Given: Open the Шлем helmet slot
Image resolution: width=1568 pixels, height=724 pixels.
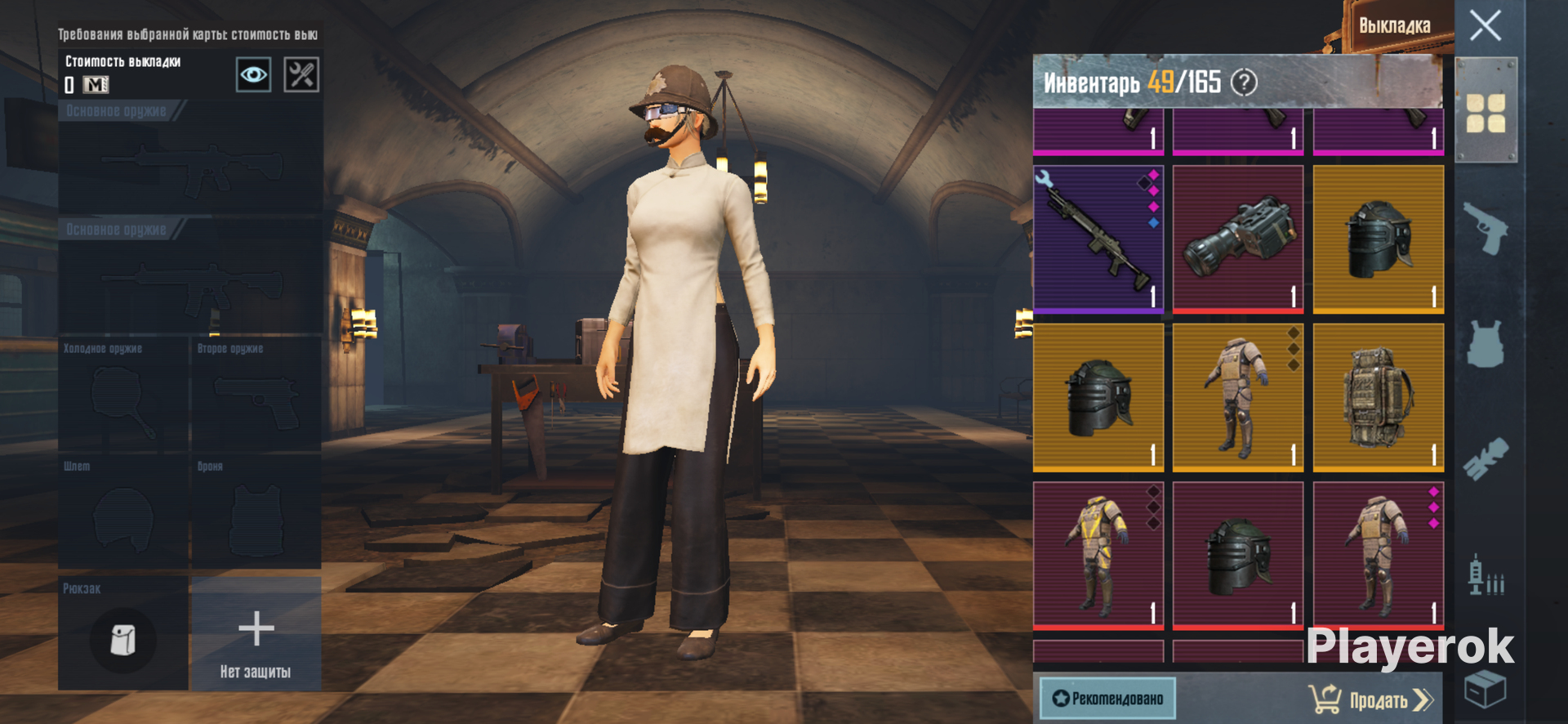Looking at the screenshot, I should (123, 512).
